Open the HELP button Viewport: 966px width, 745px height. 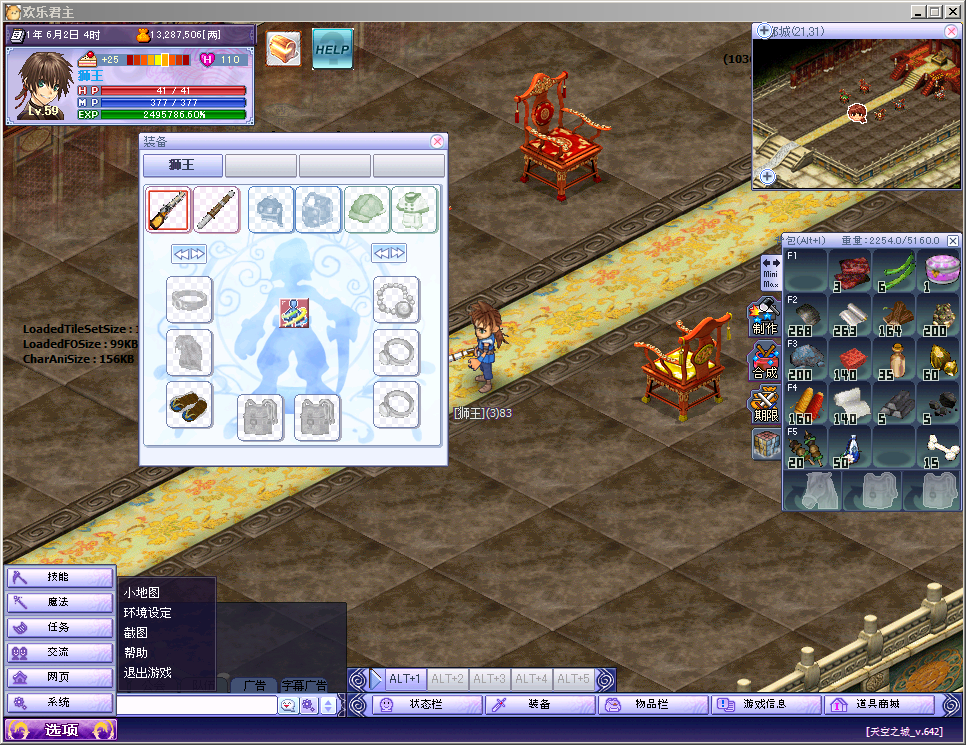coord(332,48)
